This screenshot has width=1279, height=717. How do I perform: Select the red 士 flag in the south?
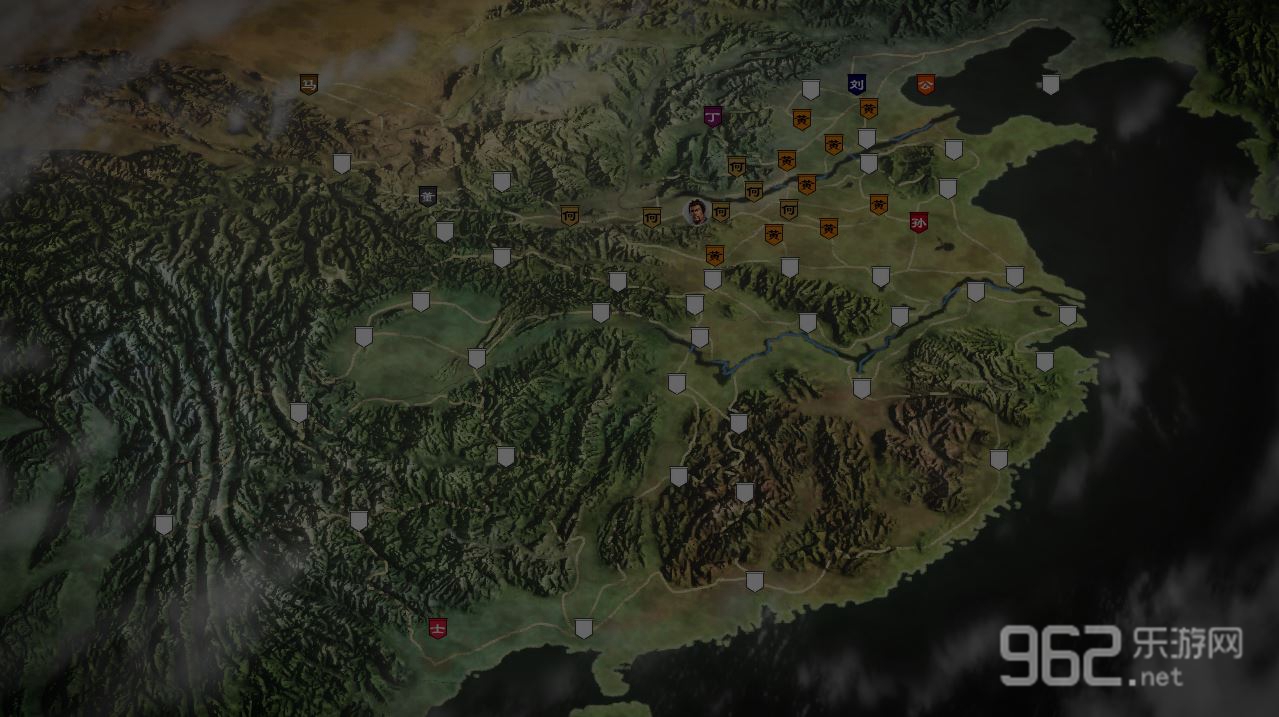(x=437, y=627)
